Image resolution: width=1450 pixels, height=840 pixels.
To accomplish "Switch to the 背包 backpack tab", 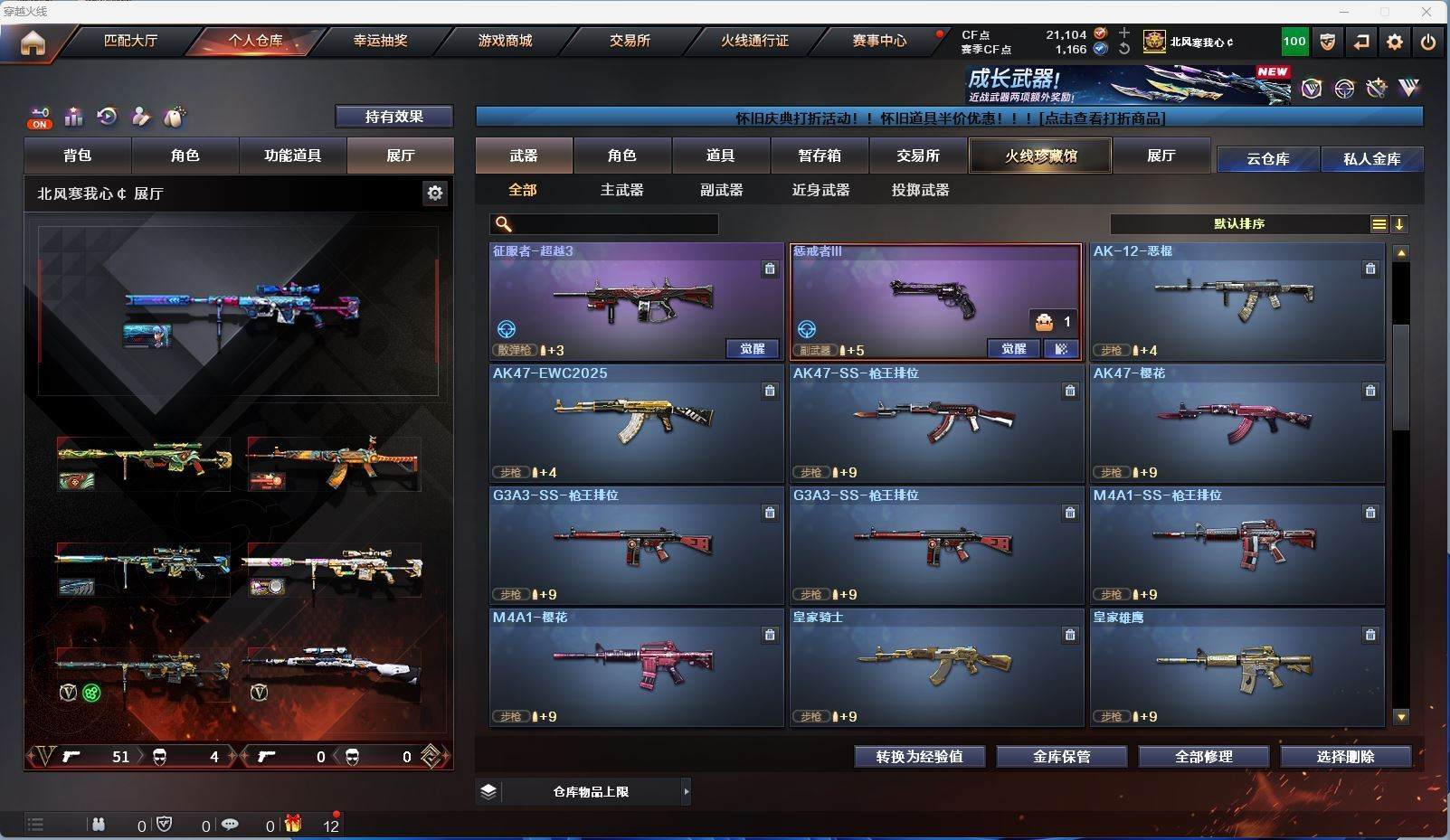I will tap(78, 156).
